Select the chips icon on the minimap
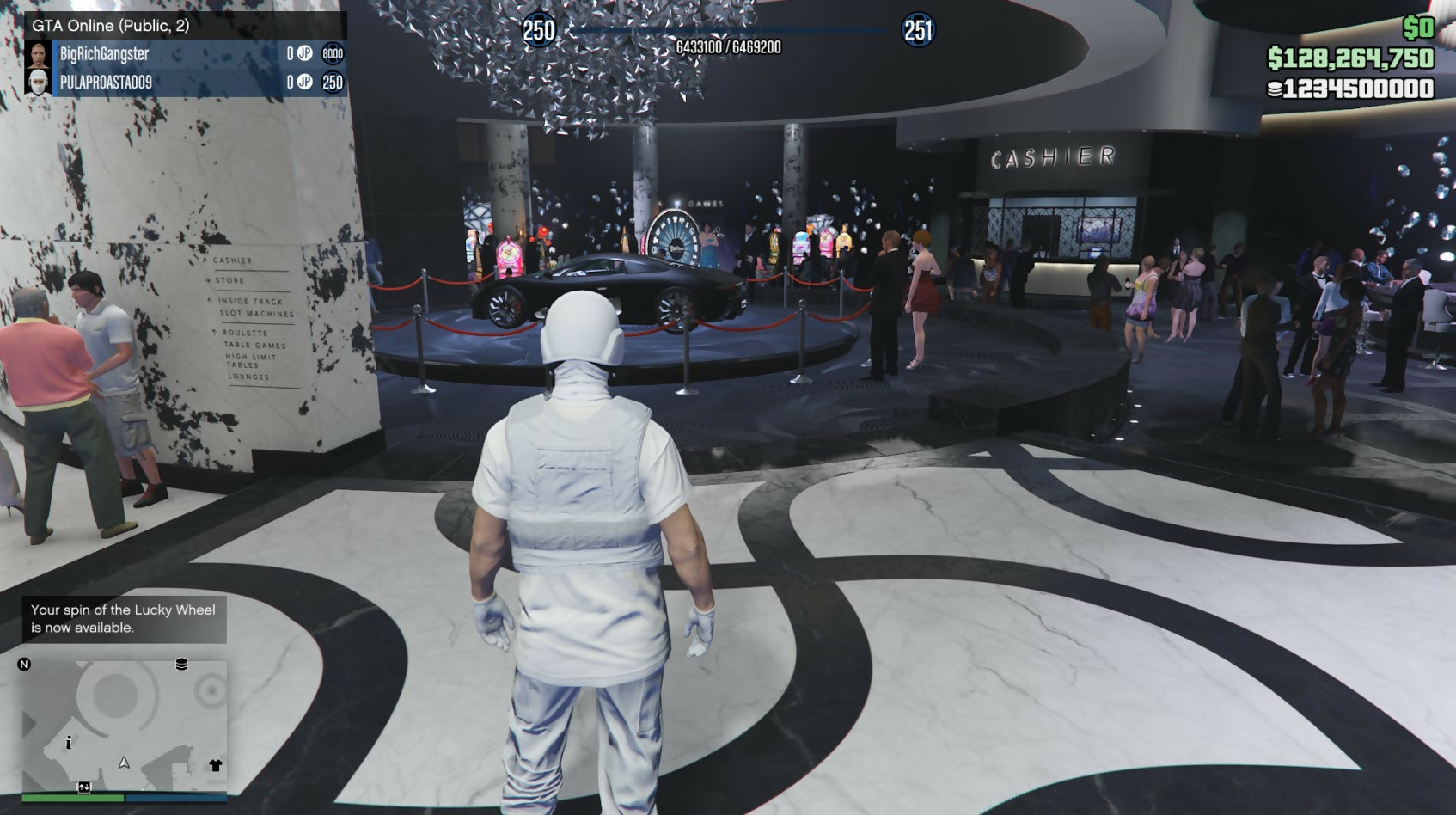This screenshot has height=815, width=1456. coord(181,665)
